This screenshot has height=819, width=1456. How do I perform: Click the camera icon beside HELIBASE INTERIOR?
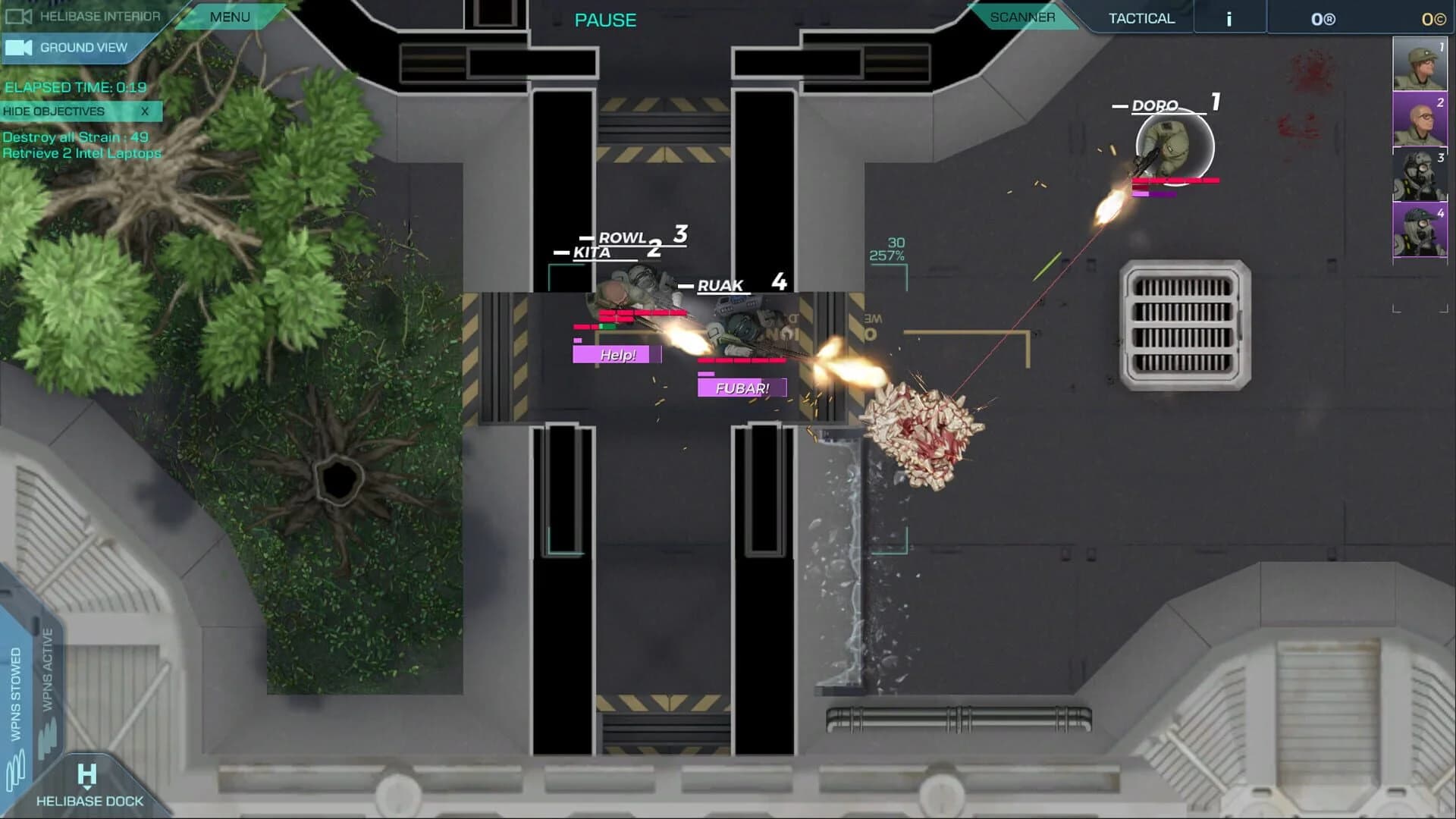(x=20, y=15)
